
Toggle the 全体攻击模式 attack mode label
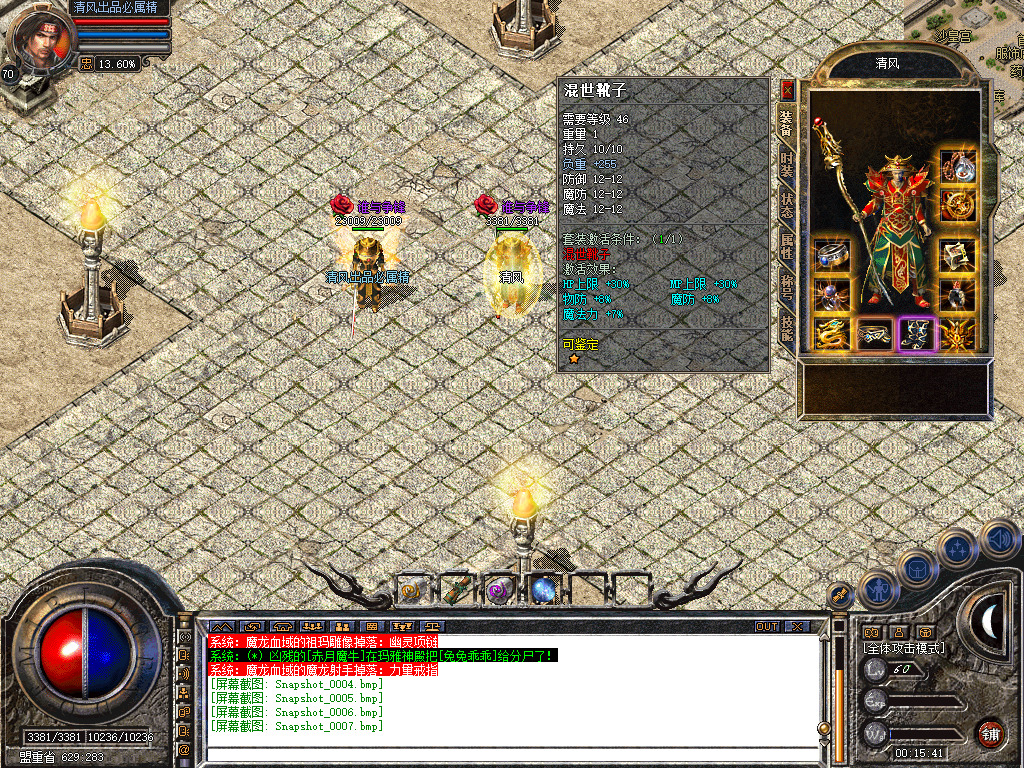click(904, 648)
